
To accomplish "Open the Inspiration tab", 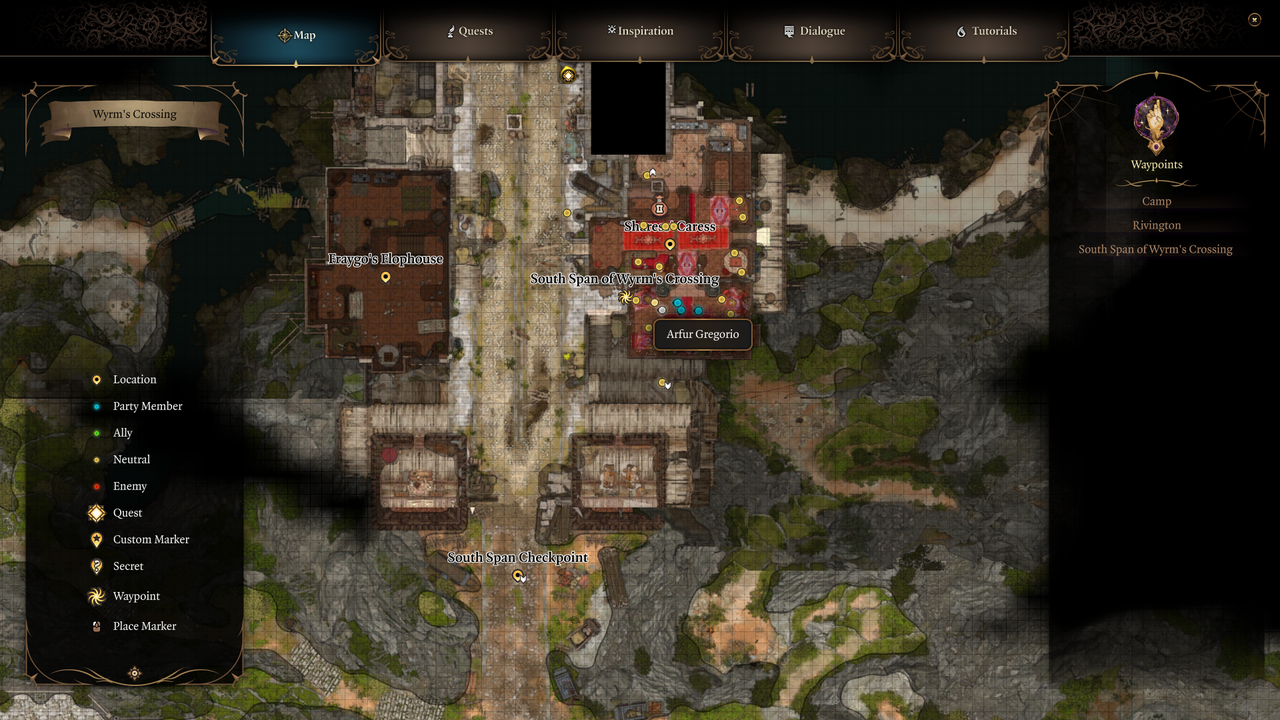I will [640, 31].
